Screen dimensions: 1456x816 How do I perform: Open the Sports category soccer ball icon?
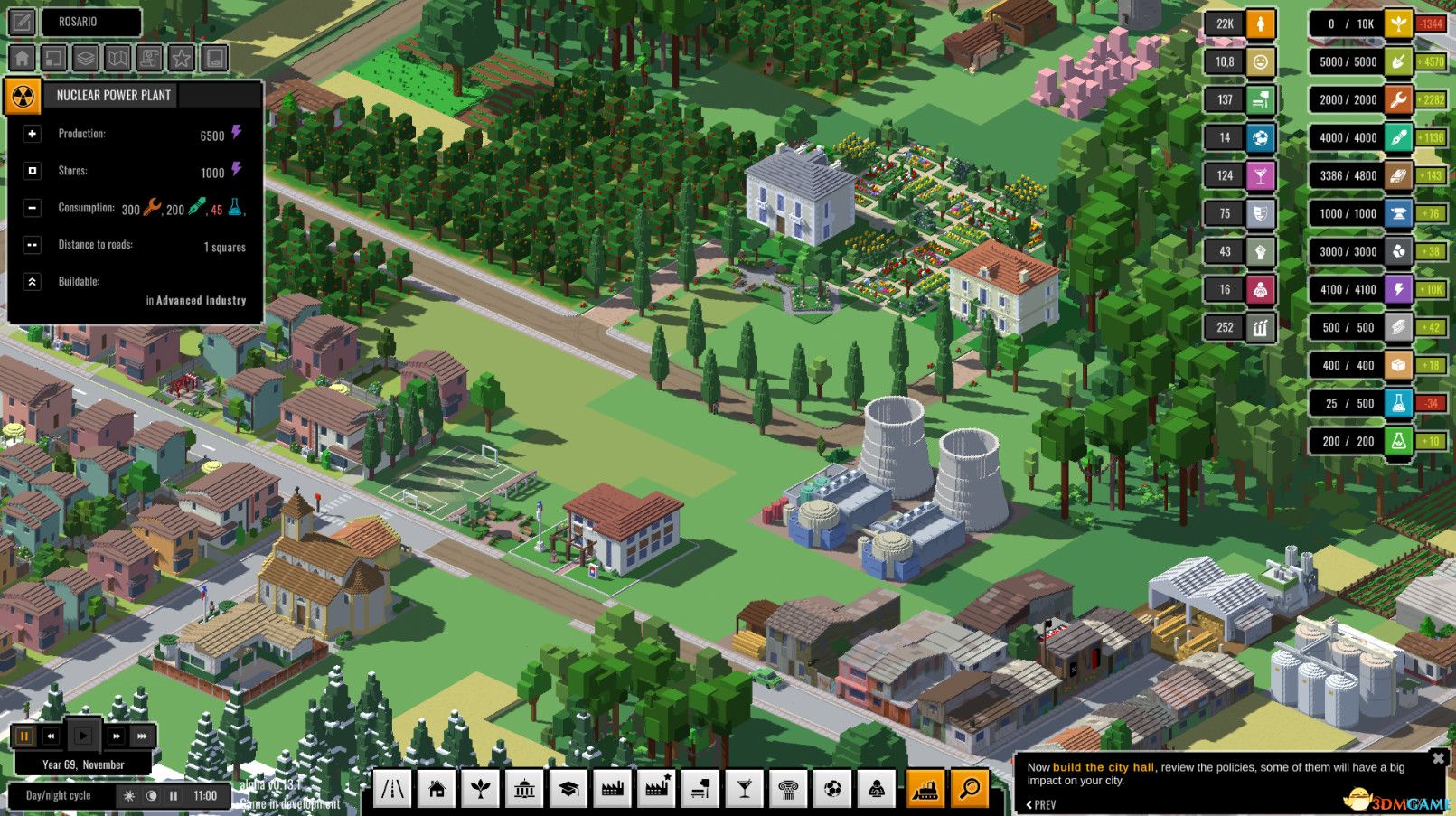831,788
